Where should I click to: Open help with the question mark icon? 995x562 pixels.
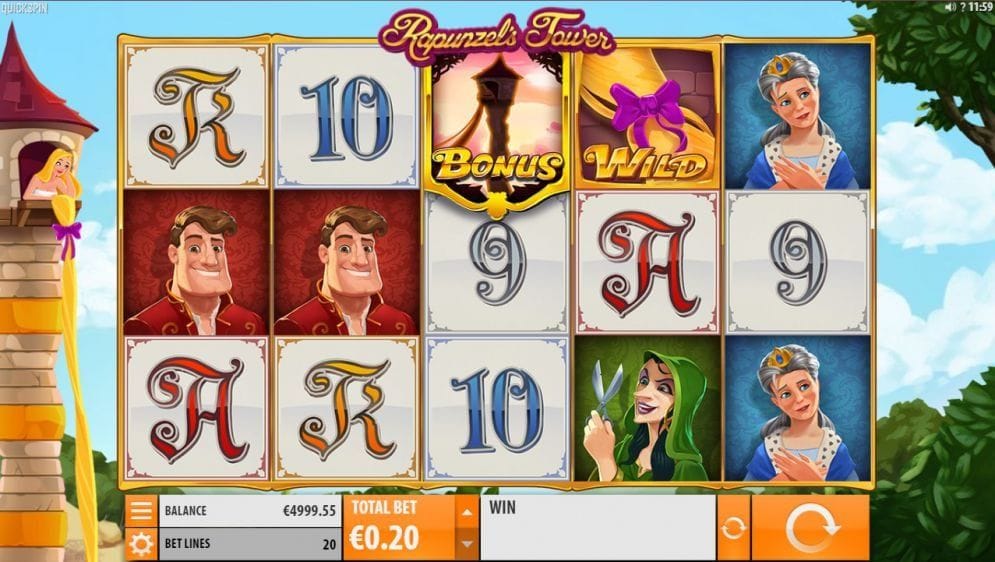pyautogui.click(x=962, y=7)
